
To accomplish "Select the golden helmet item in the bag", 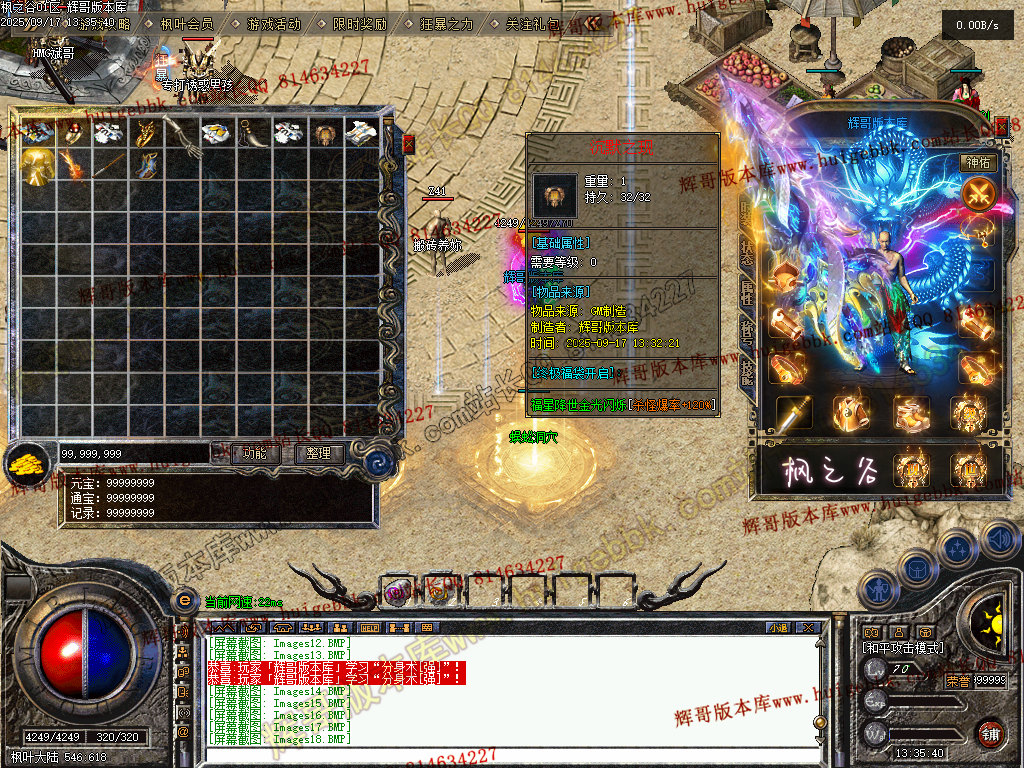I will coord(38,166).
